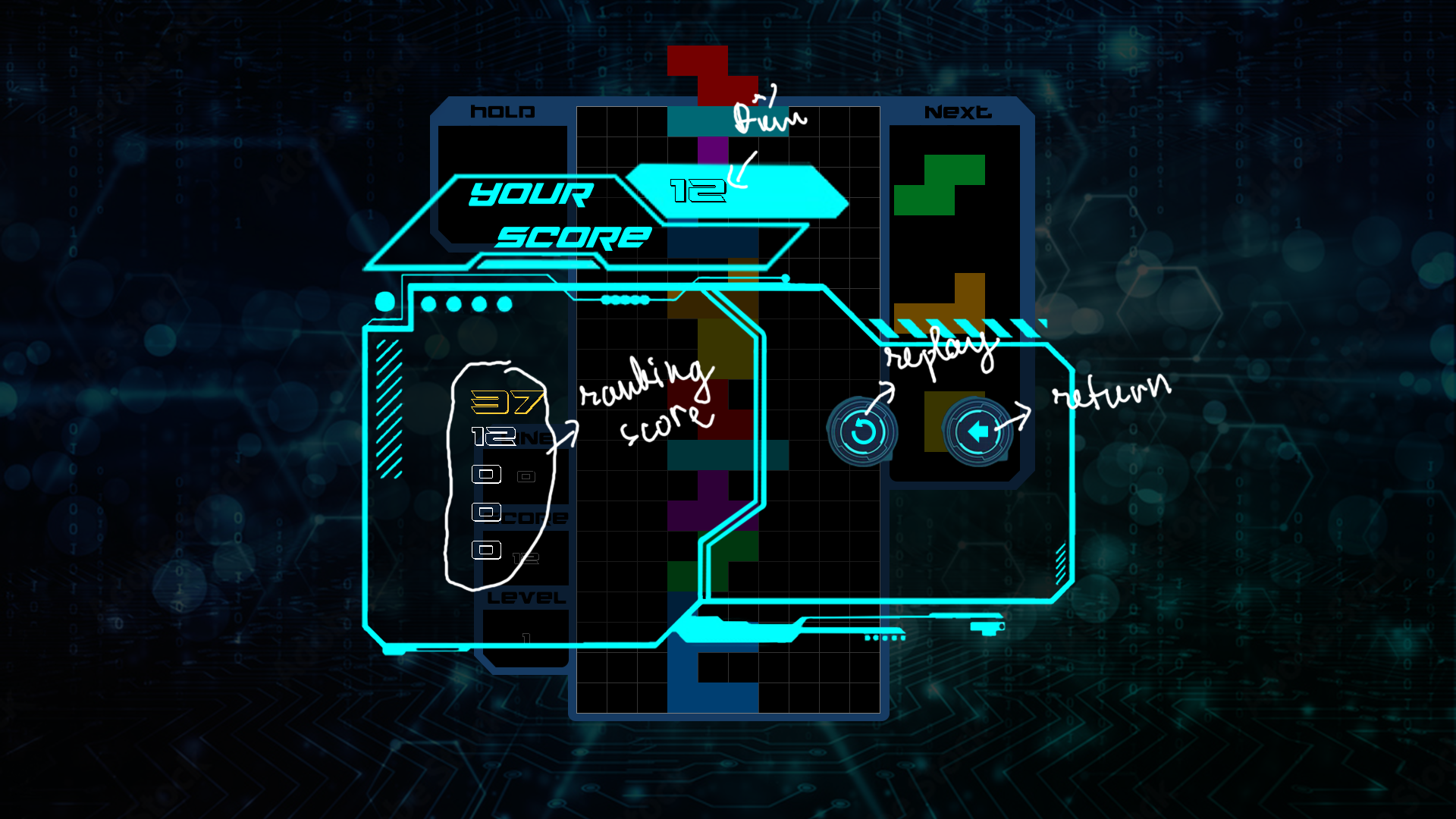Screen dimensions: 1456x819
Task: Click the cyan score banner showing 12
Action: pos(736,190)
